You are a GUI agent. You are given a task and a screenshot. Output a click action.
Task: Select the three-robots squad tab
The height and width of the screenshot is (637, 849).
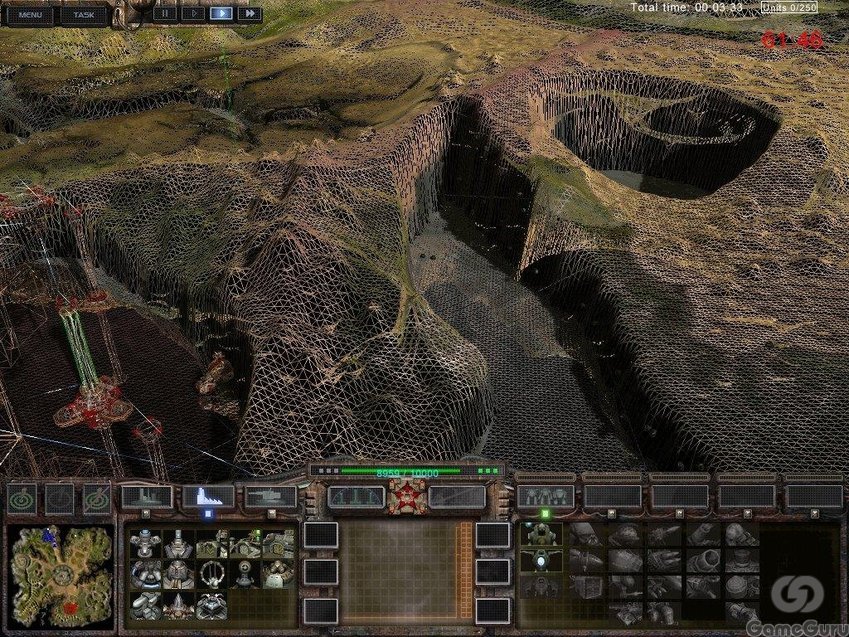tap(546, 496)
